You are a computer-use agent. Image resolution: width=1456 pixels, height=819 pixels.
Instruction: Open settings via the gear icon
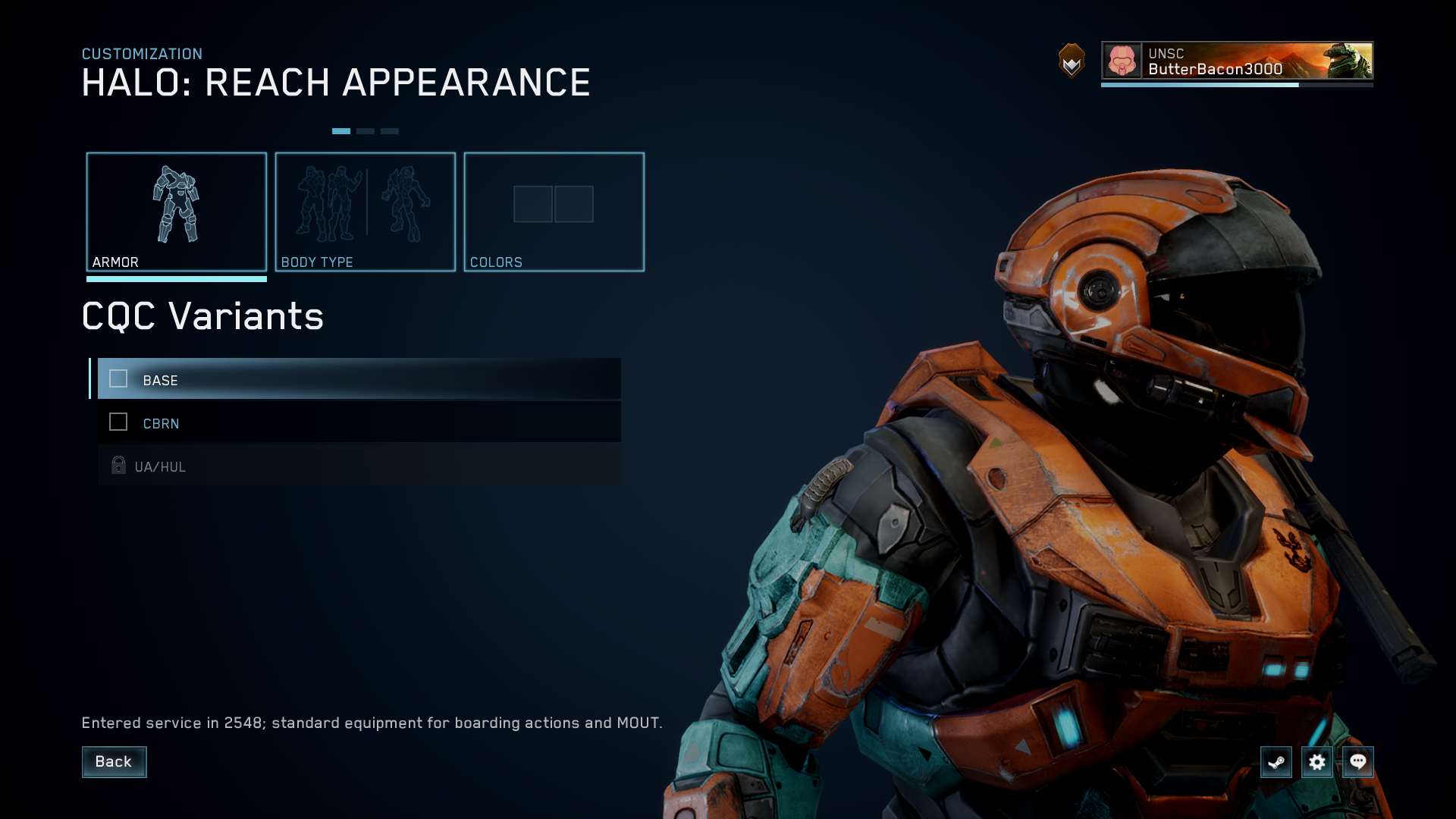pos(1317,762)
